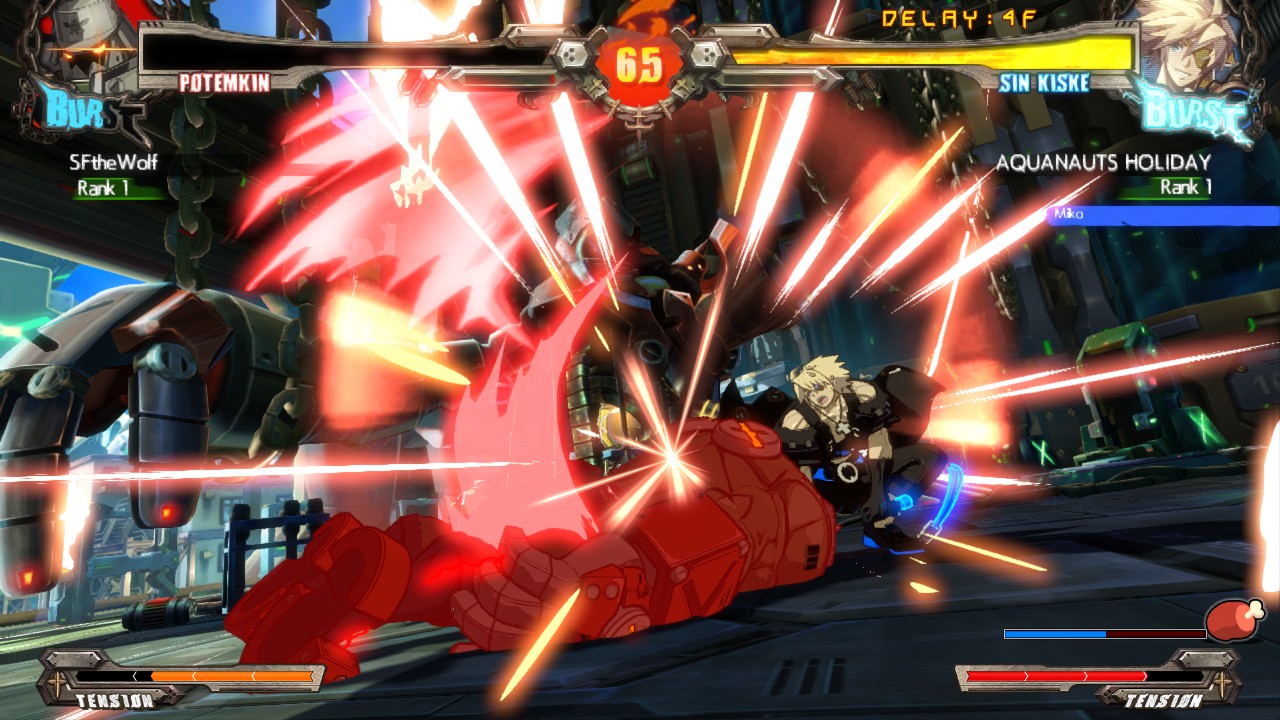Select the SFtheWolf player name tag
This screenshot has height=720, width=1280.
tap(113, 162)
